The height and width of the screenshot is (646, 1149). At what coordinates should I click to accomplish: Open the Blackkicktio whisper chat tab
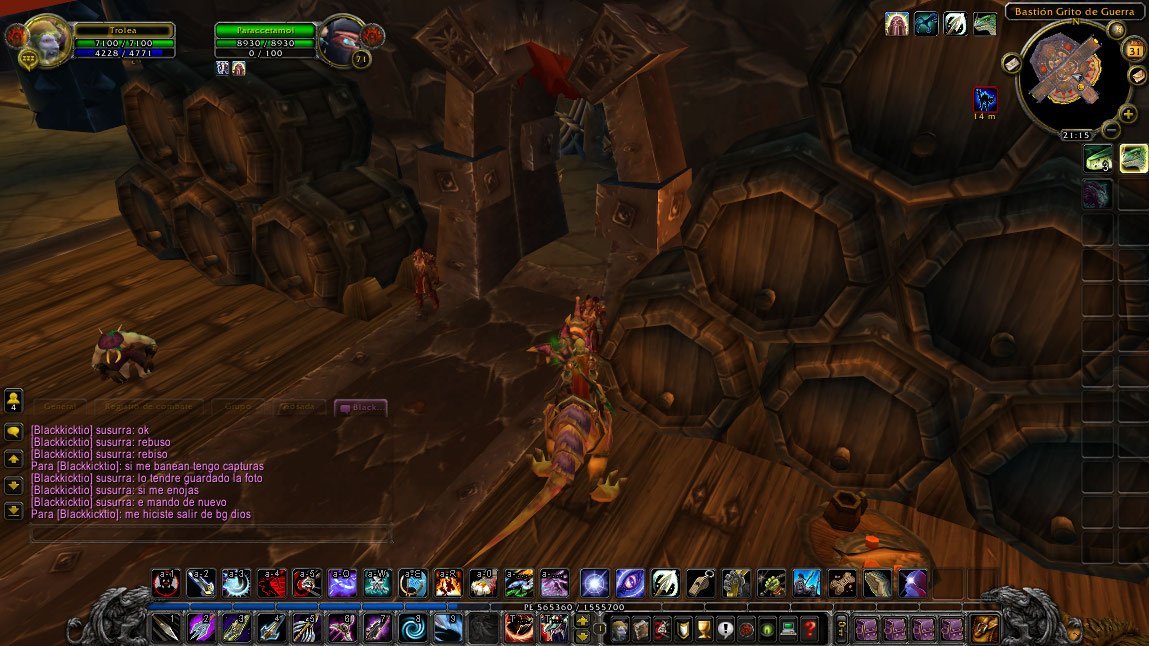pos(360,407)
